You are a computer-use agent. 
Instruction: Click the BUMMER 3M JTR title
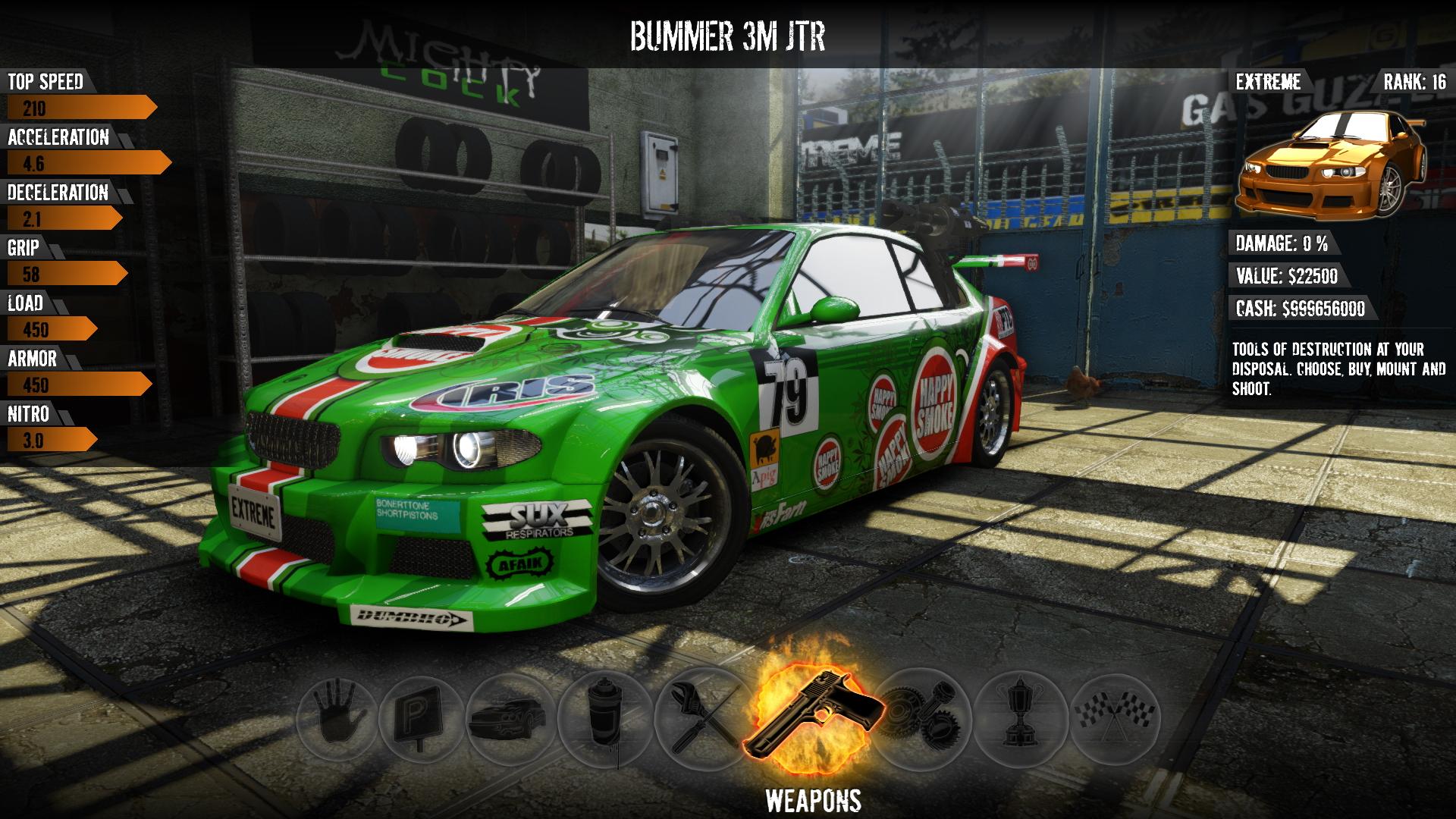click(x=728, y=33)
